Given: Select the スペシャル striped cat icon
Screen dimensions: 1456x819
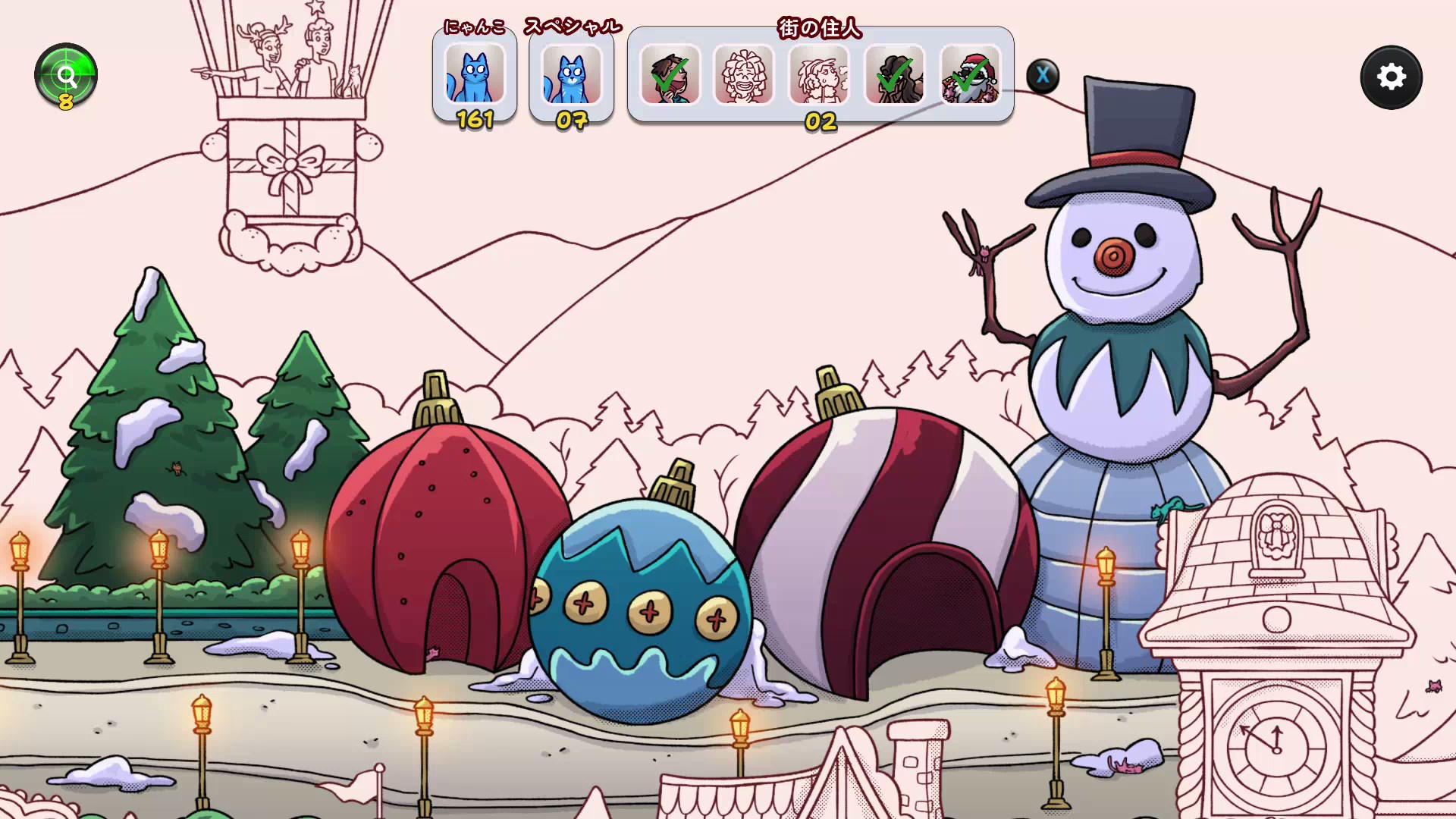Looking at the screenshot, I should (571, 74).
